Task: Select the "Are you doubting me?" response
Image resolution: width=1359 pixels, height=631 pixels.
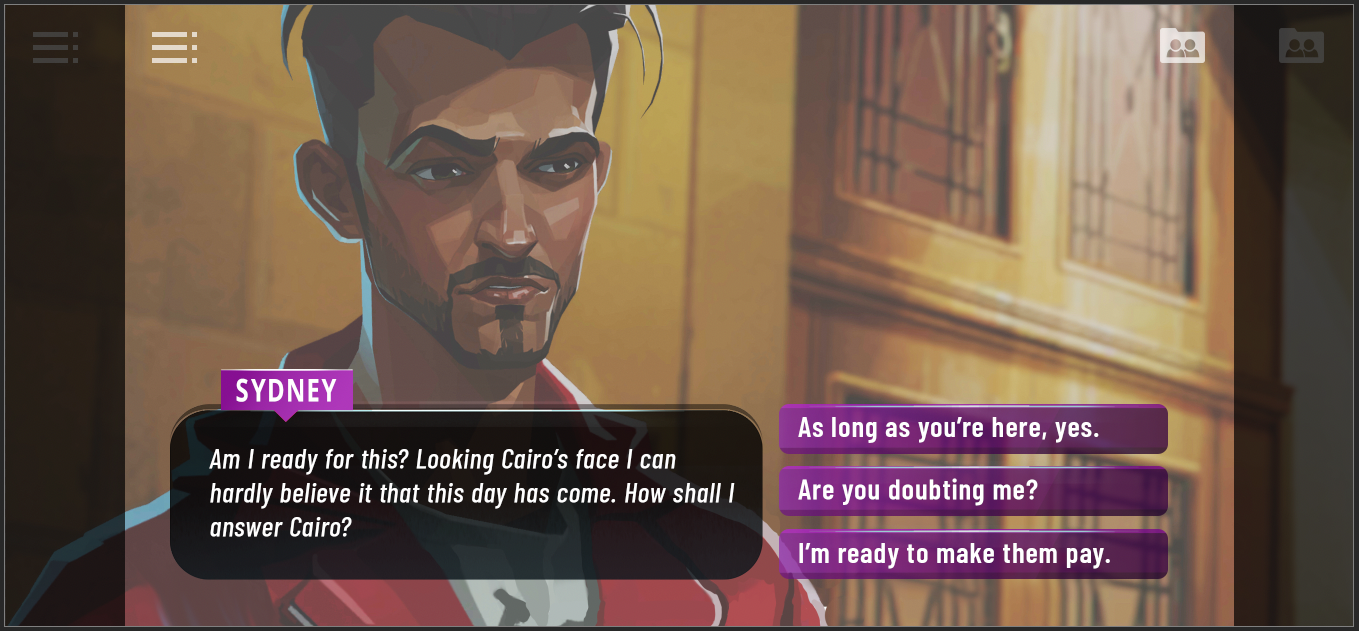Action: 972,491
